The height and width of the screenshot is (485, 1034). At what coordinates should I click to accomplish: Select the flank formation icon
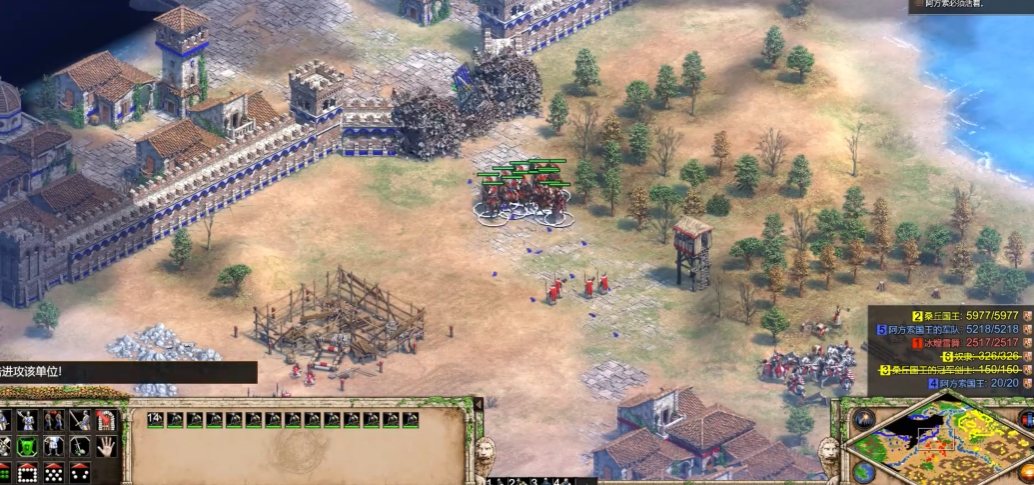coord(80,473)
